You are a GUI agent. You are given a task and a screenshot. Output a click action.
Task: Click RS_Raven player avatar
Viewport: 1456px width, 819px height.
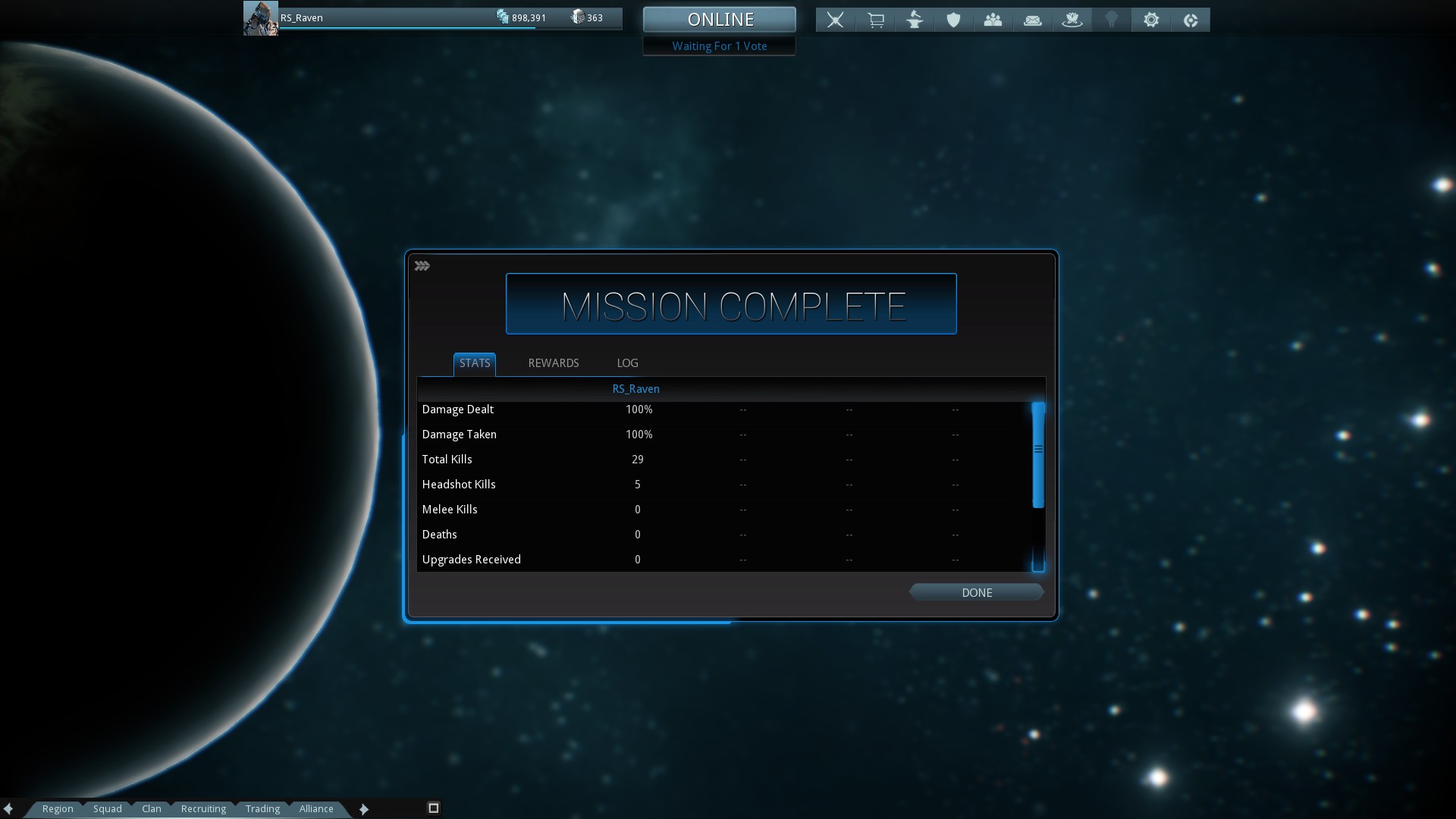[x=260, y=18]
